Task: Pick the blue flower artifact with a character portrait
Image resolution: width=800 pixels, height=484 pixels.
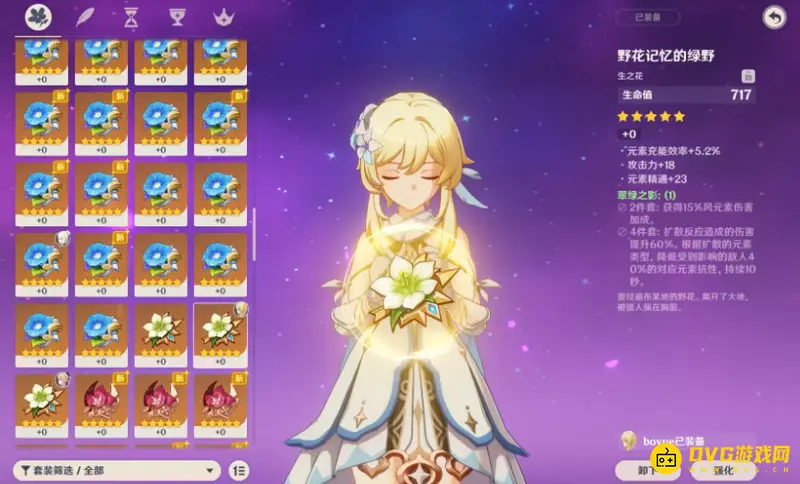Action: point(43,264)
